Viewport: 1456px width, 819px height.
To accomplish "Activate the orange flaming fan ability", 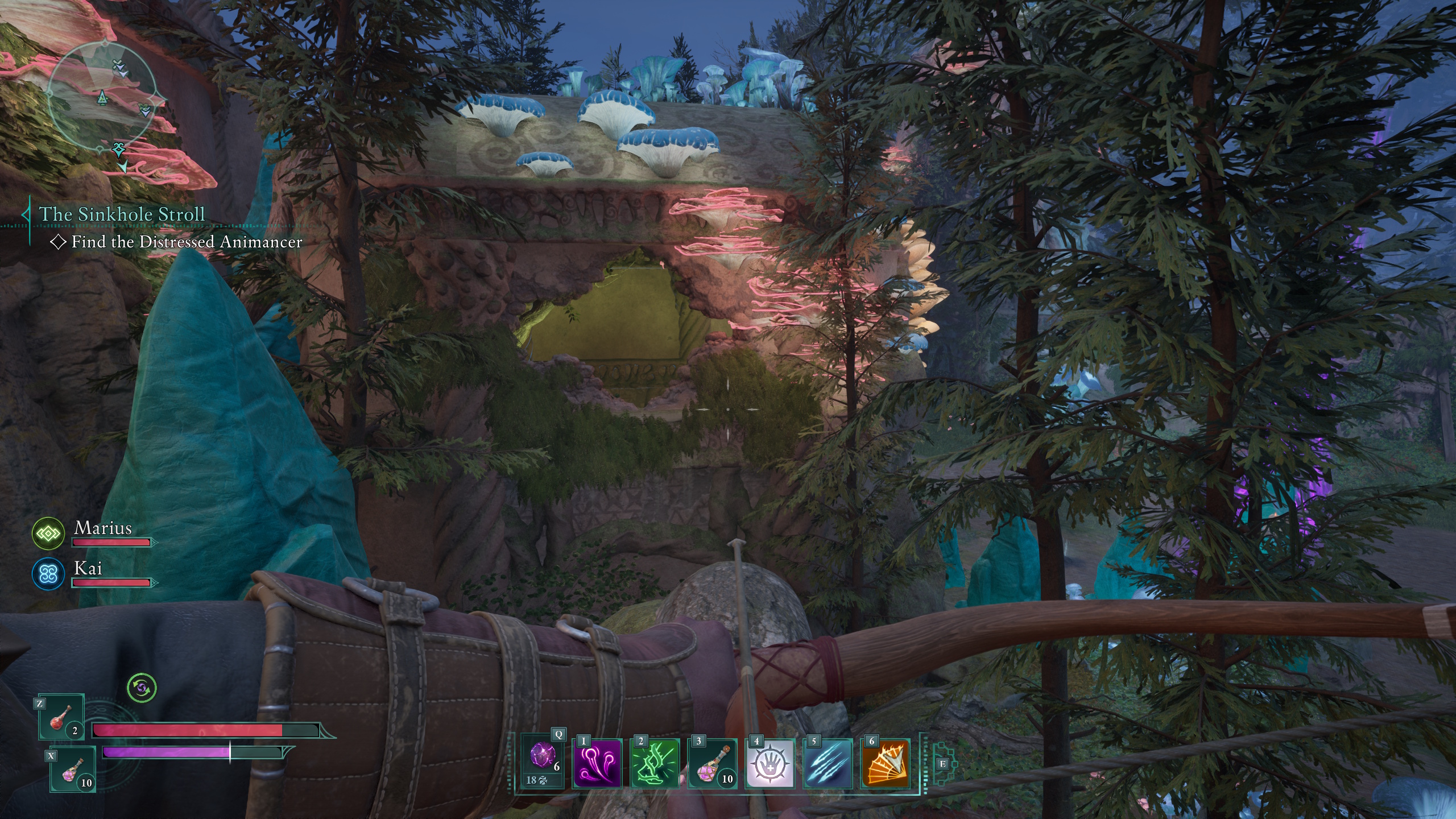I will [x=886, y=763].
